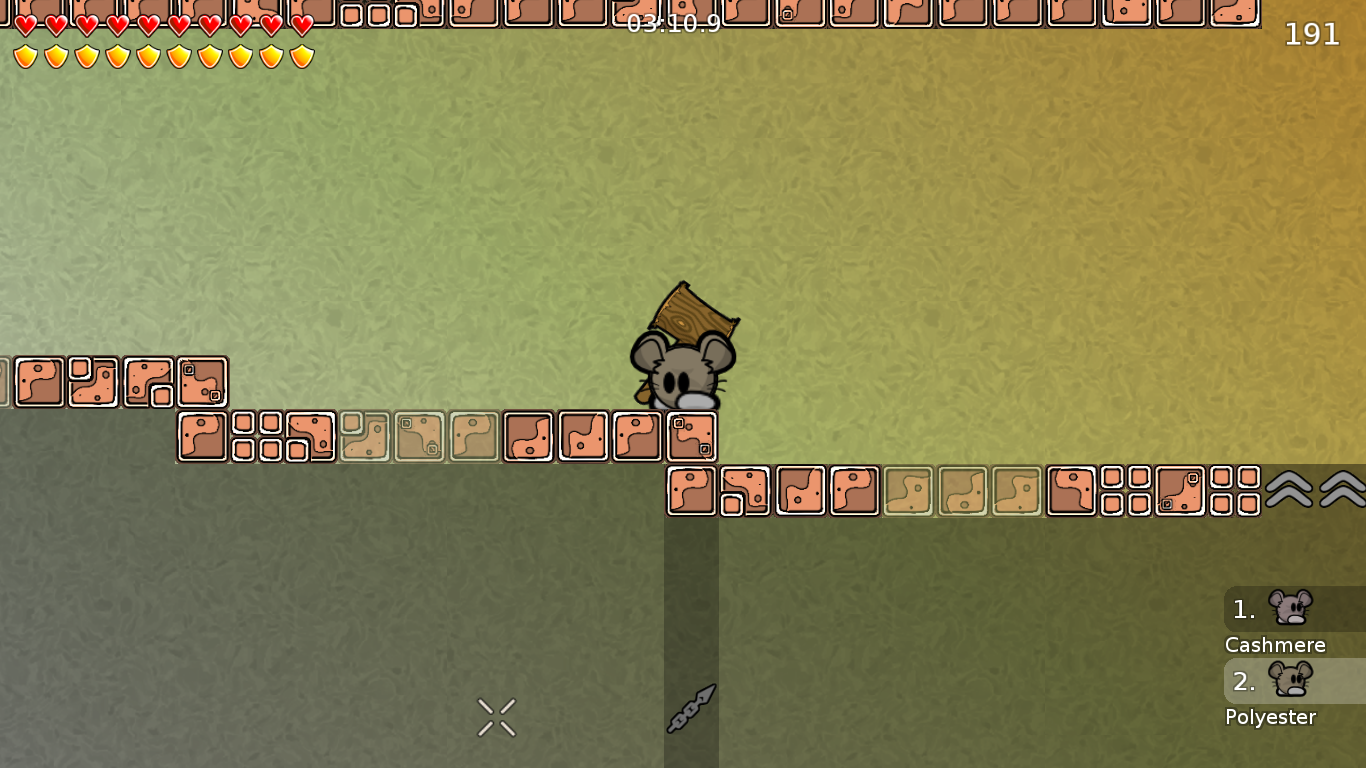Image resolution: width=1366 pixels, height=768 pixels.
Task: Select the Polyester entry in the scoreboard
Action: [1270, 717]
